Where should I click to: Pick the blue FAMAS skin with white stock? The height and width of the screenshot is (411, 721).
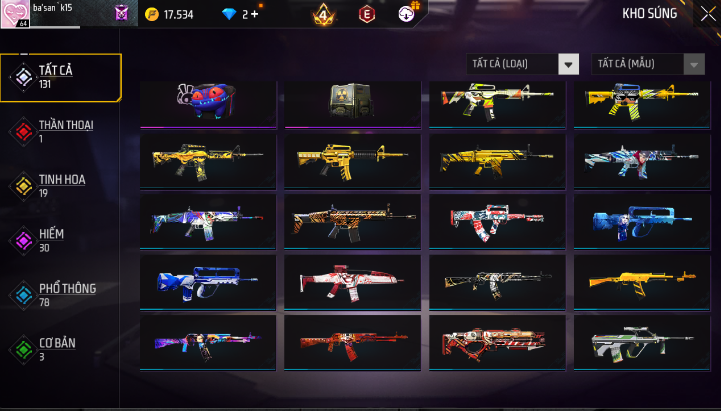click(x=208, y=281)
